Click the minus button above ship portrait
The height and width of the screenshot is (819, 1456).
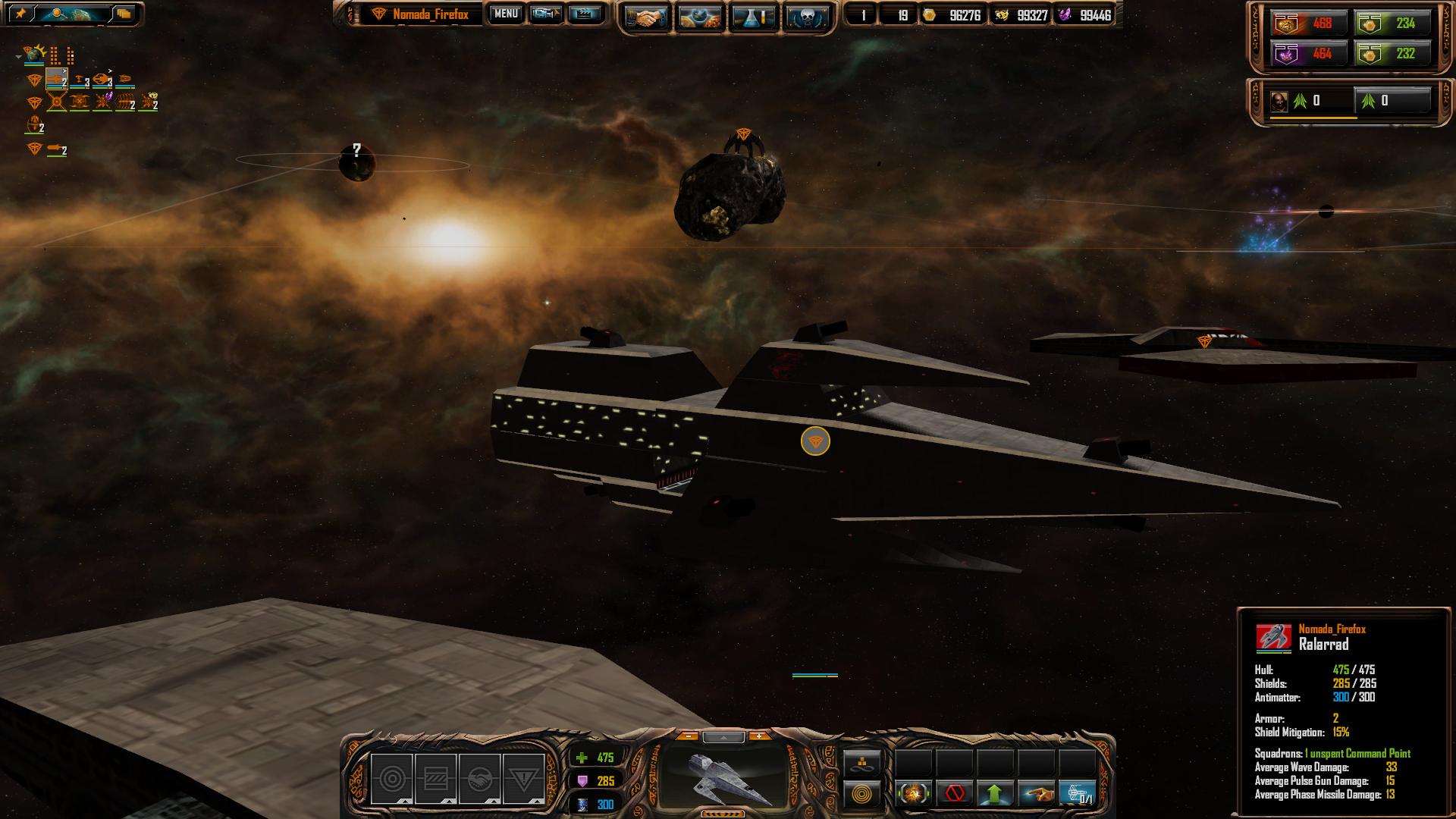pyautogui.click(x=687, y=736)
